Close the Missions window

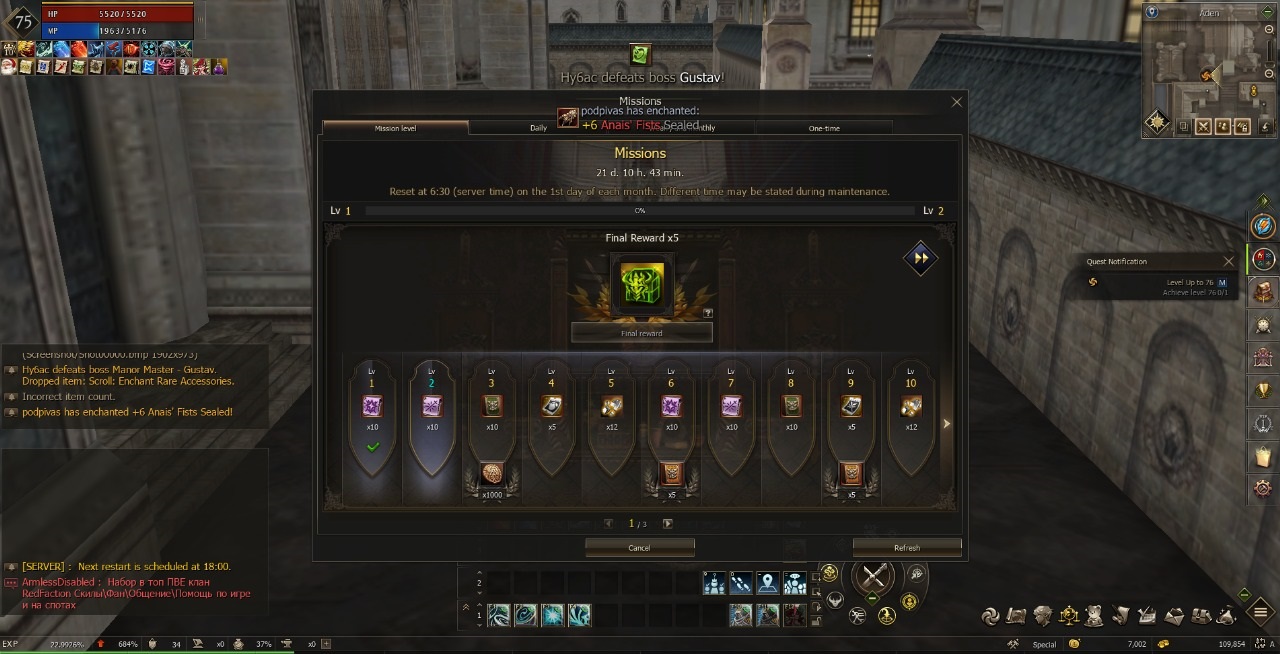pyautogui.click(x=956, y=102)
